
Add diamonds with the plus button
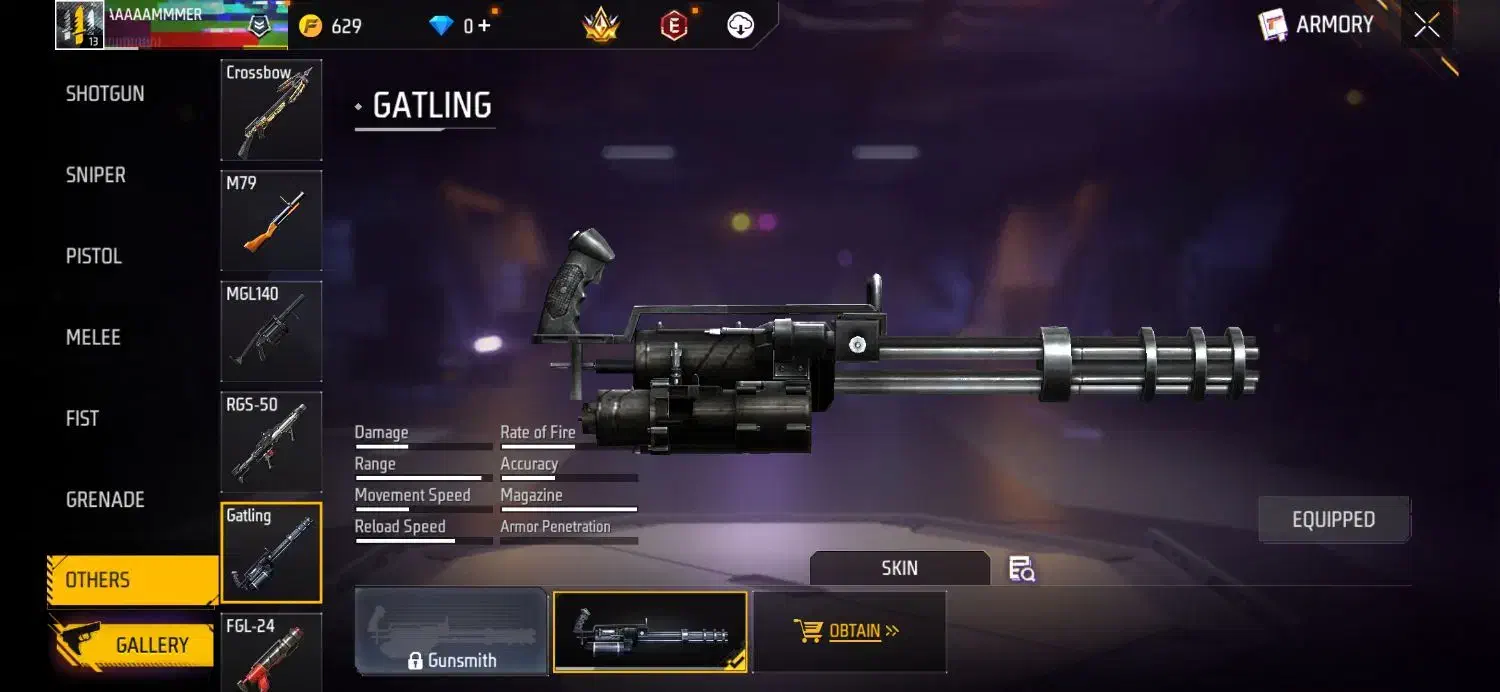point(484,26)
